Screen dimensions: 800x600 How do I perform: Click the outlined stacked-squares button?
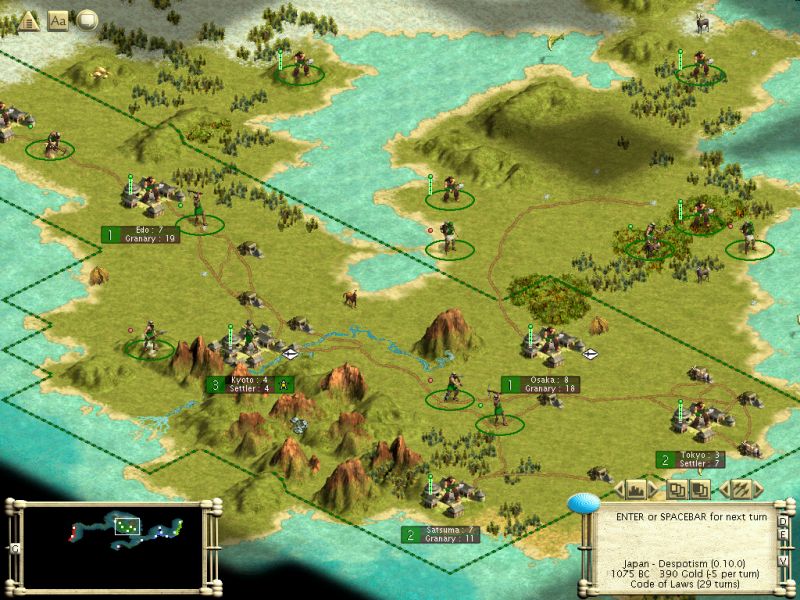coord(678,489)
